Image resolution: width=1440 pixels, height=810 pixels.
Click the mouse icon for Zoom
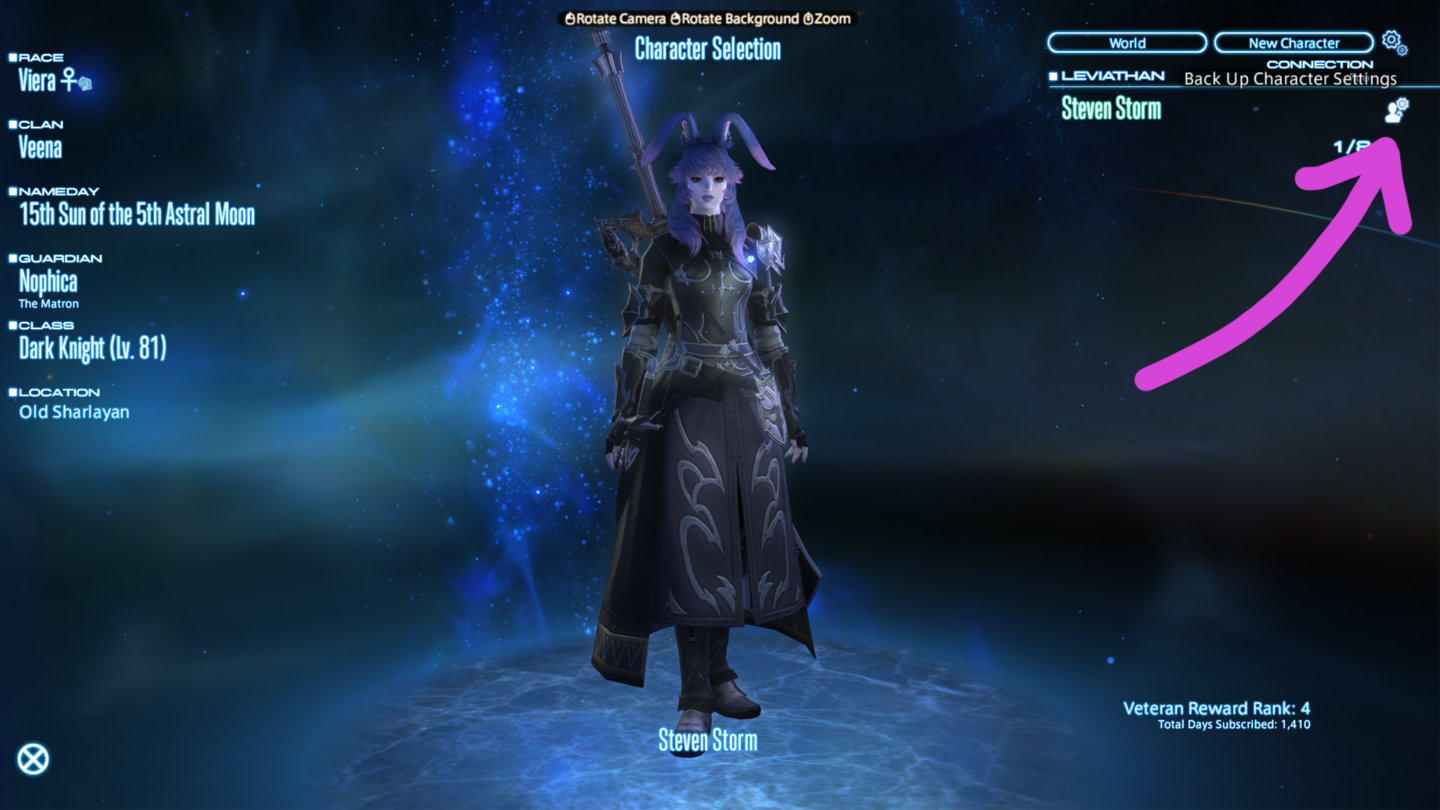pos(809,19)
